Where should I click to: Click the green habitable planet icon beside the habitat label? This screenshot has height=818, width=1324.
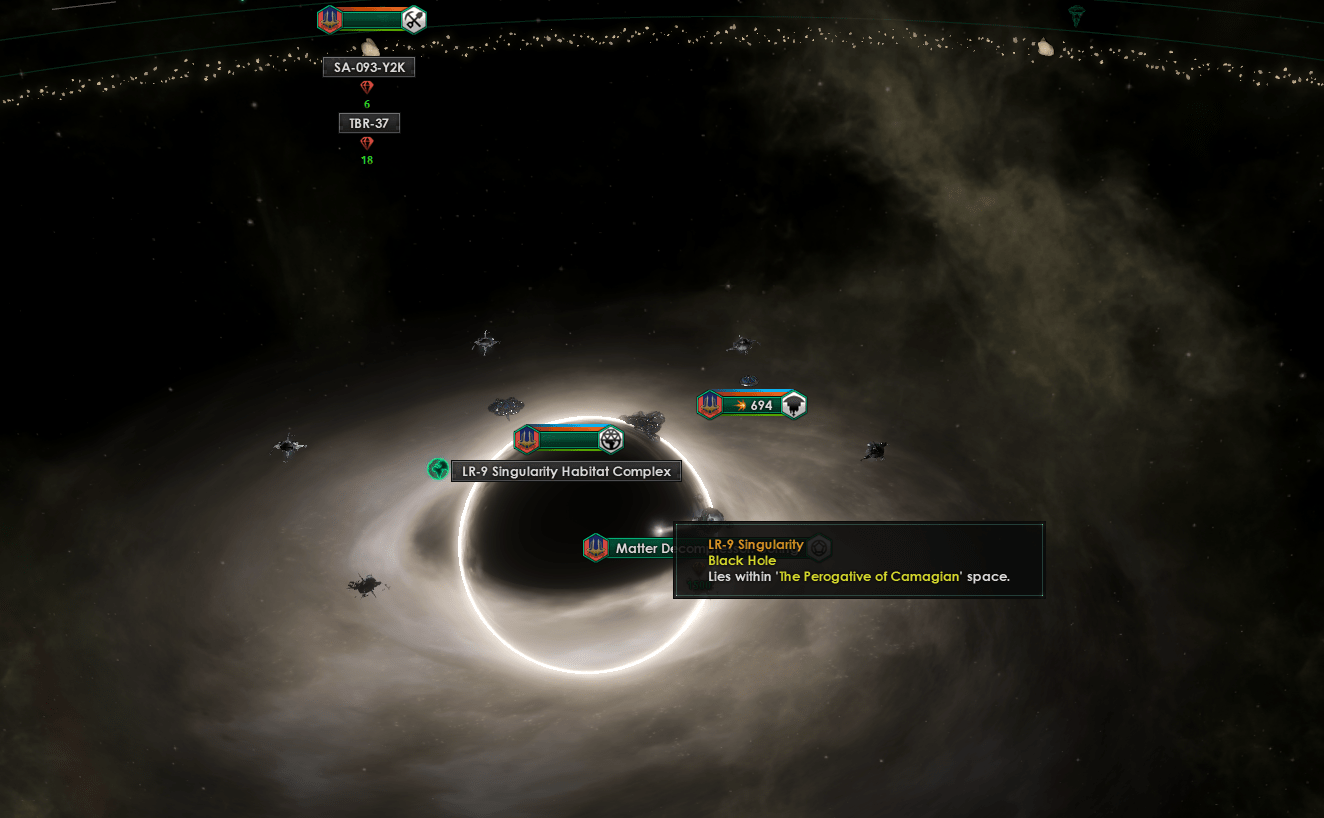coord(436,468)
